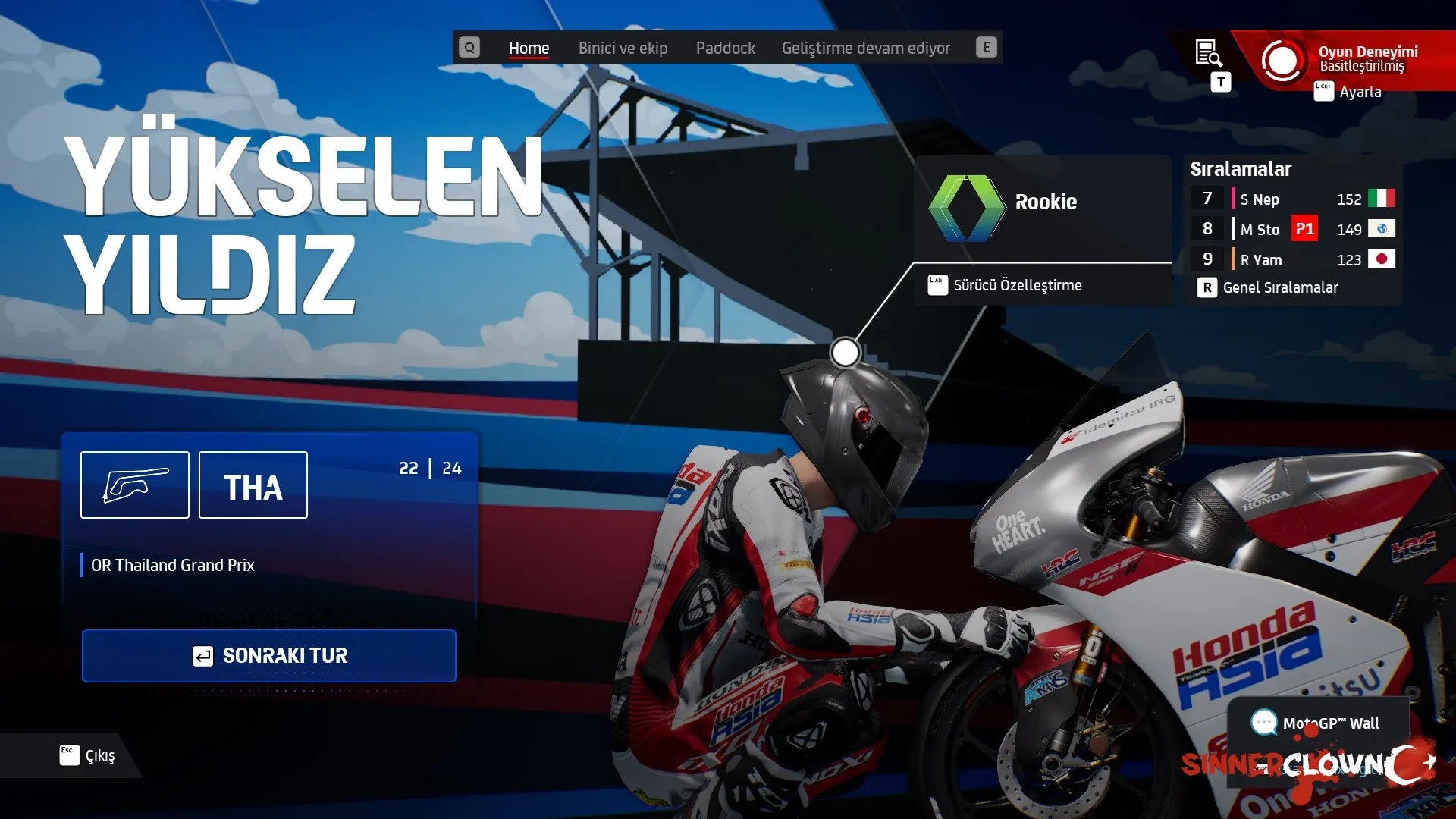The height and width of the screenshot is (819, 1456).
Task: Adjust Oyun Deneyimi with Ayarla
Action: (1359, 92)
